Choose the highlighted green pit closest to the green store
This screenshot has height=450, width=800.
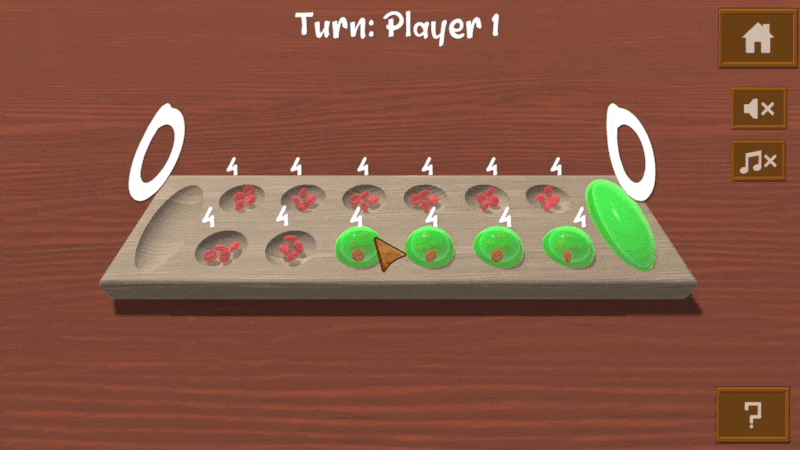[569, 247]
